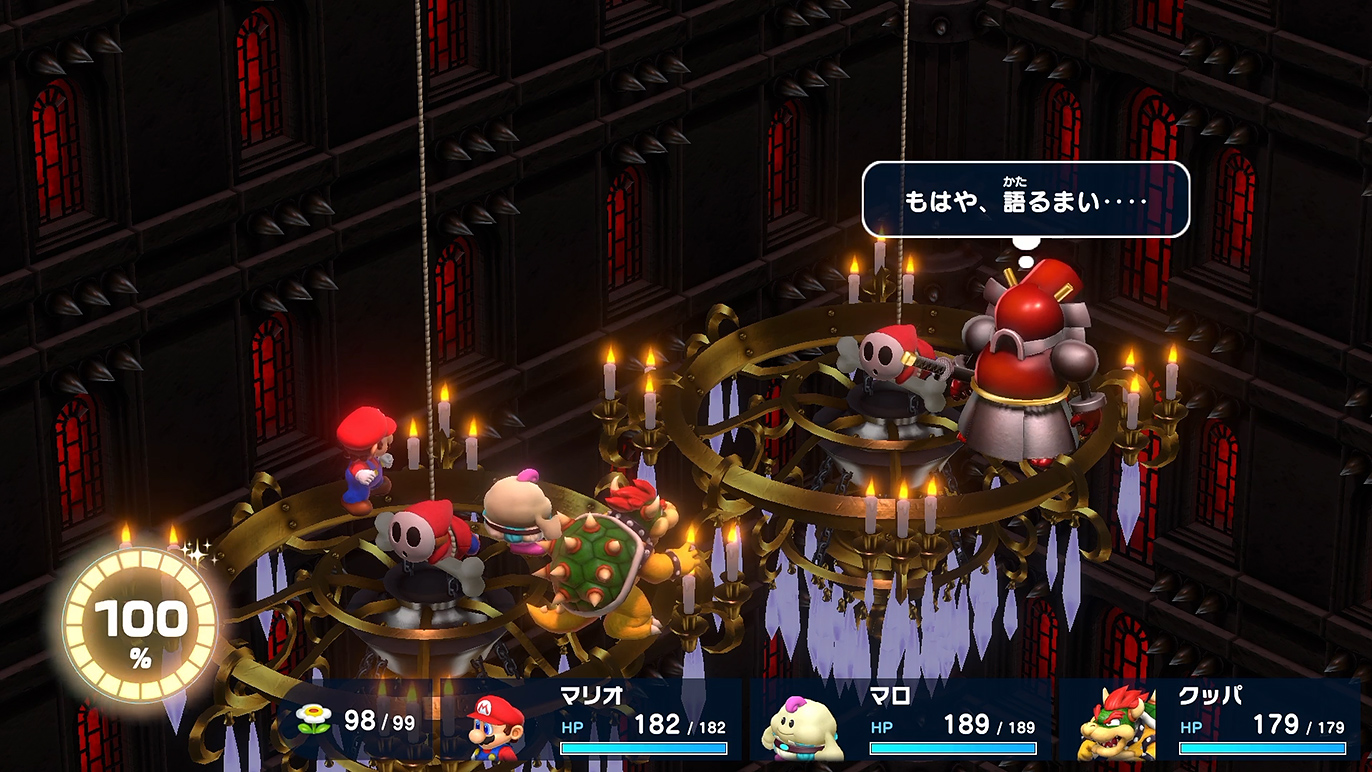1372x772 pixels.
Task: Select Mallow's party status panel
Action: point(900,722)
